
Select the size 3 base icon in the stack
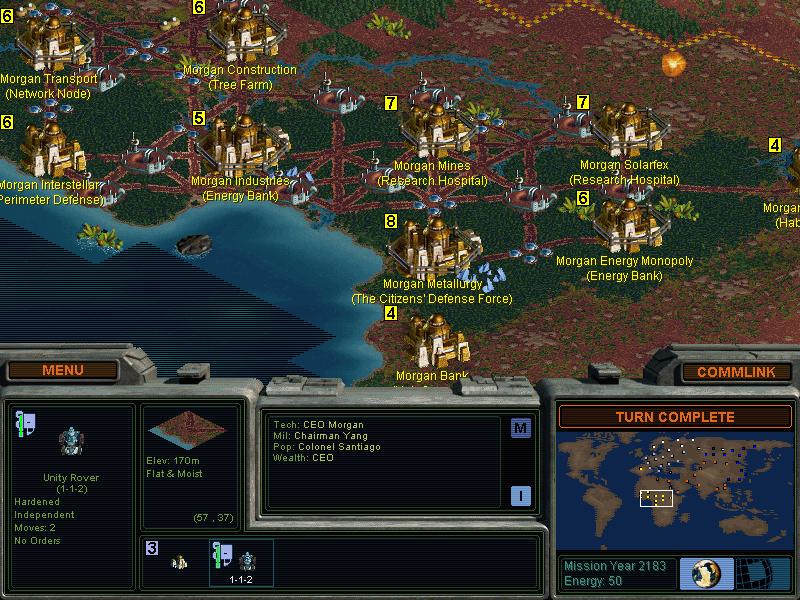(x=172, y=560)
